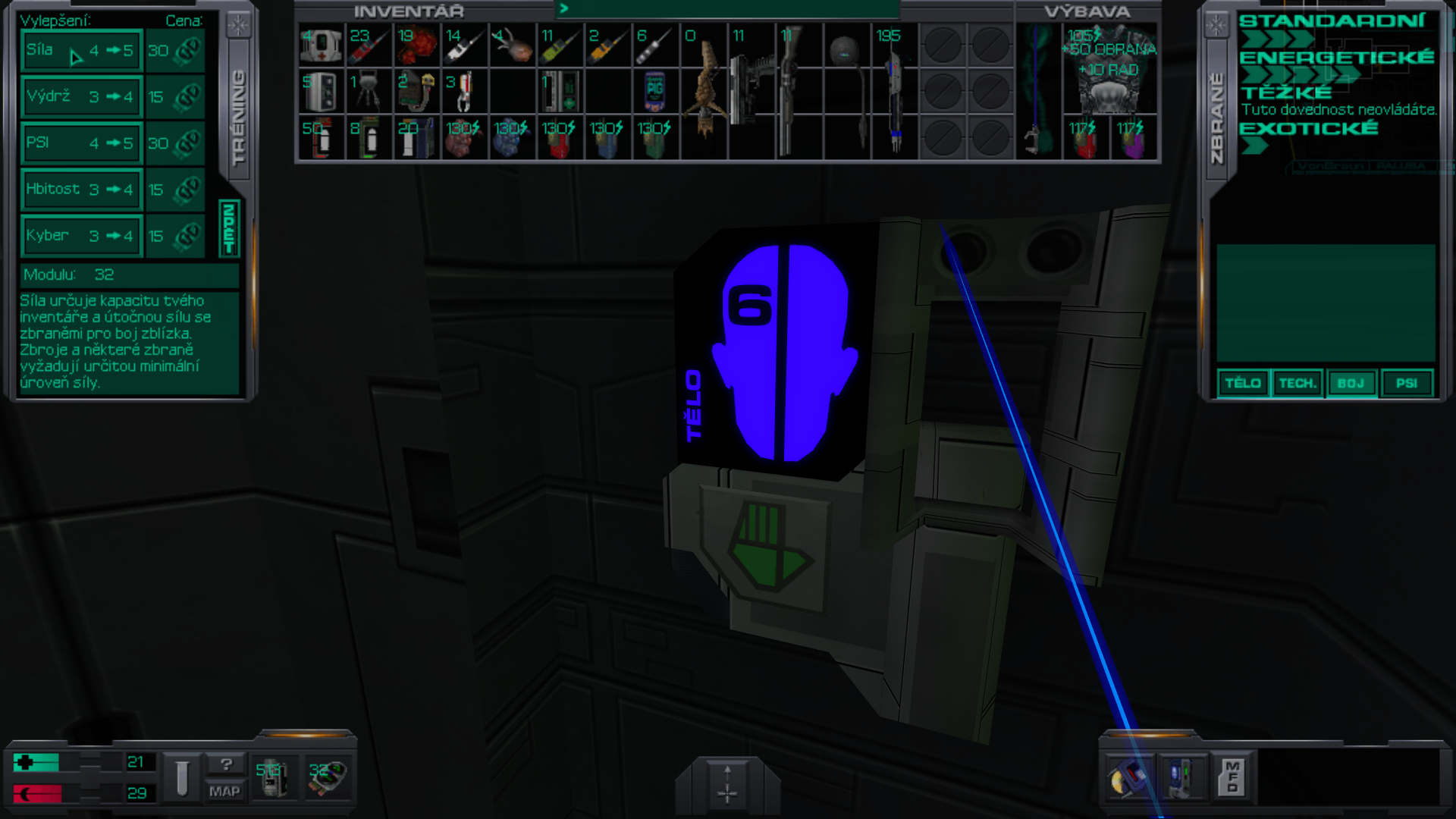This screenshot has height=819, width=1456.
Task: Toggle the MAP view
Action: 225,792
